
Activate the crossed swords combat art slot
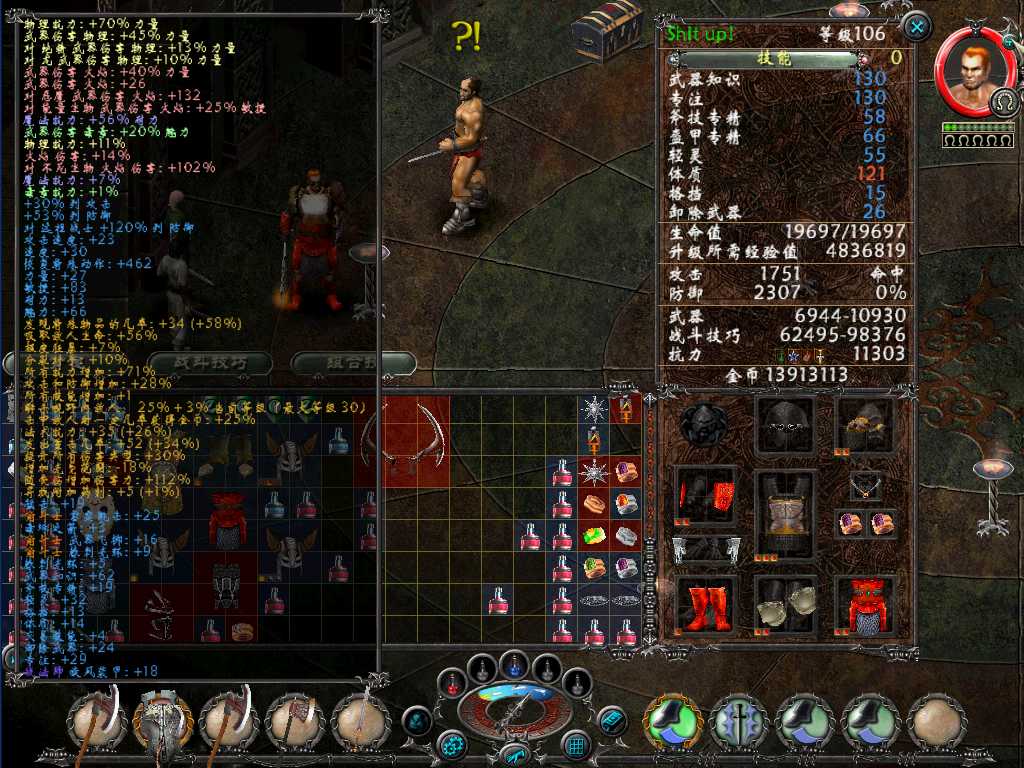tap(739, 722)
